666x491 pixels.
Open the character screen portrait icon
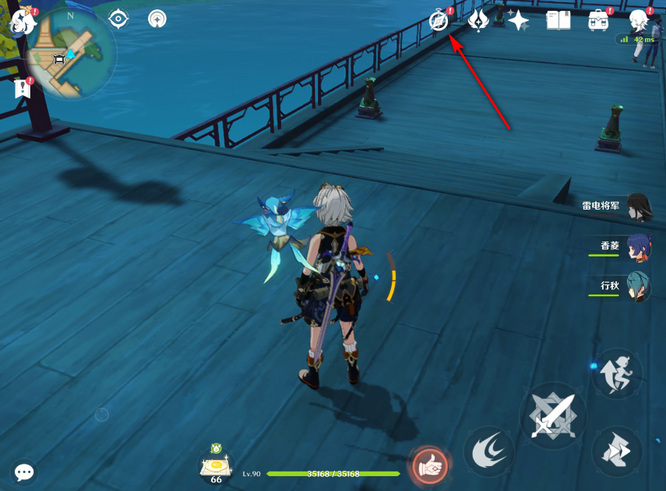639,20
